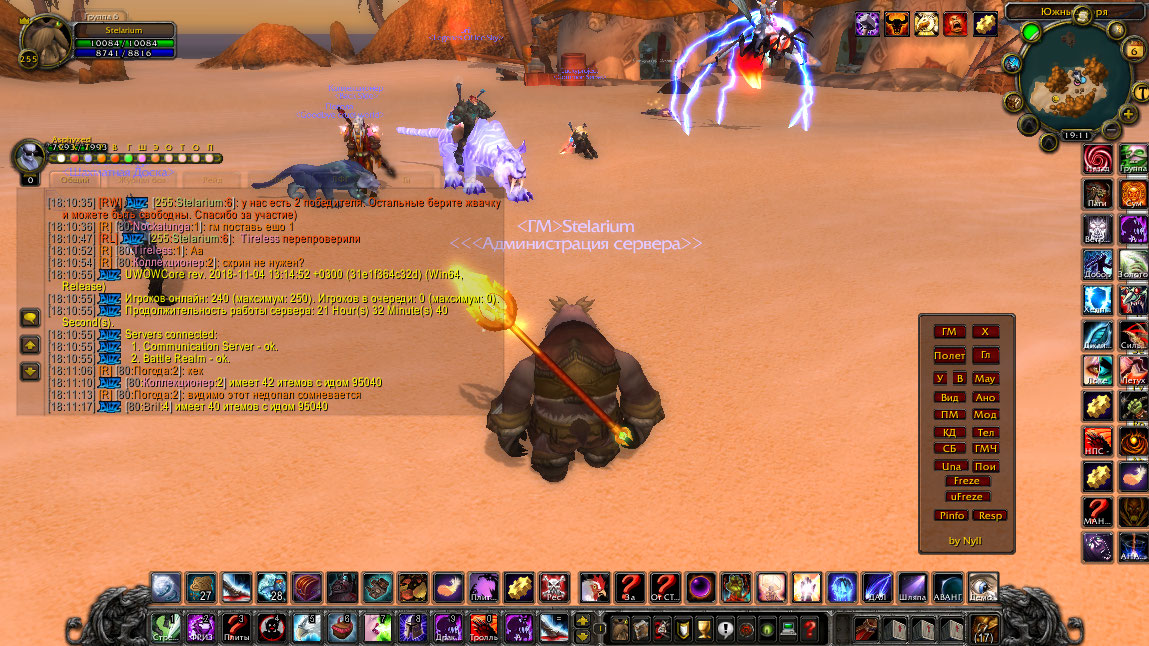Click the Resp button

coord(990,516)
